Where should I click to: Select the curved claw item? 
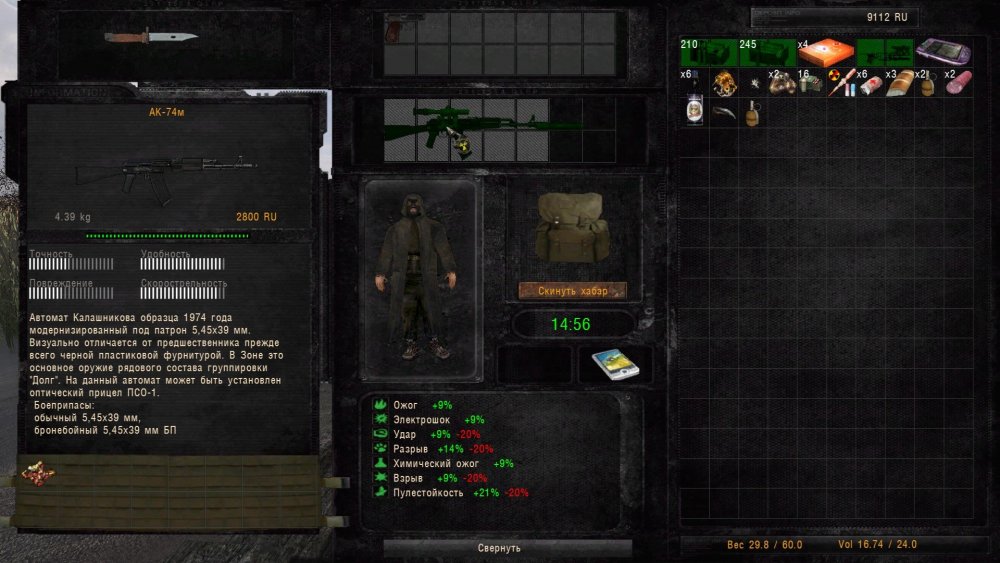tap(724, 111)
